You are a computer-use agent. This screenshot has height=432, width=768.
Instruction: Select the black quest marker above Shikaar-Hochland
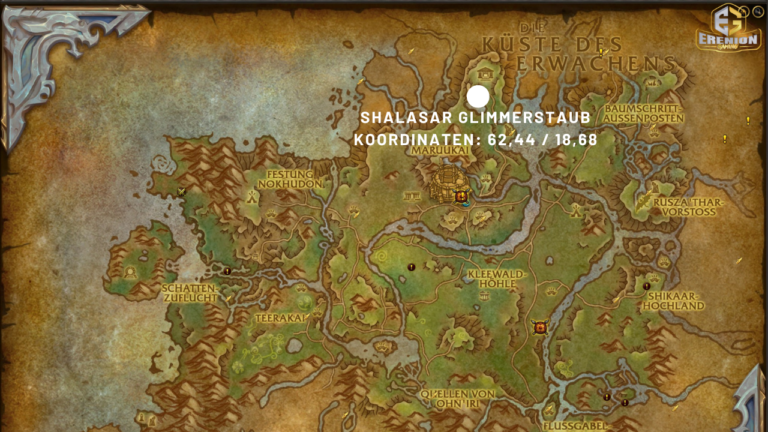647,286
